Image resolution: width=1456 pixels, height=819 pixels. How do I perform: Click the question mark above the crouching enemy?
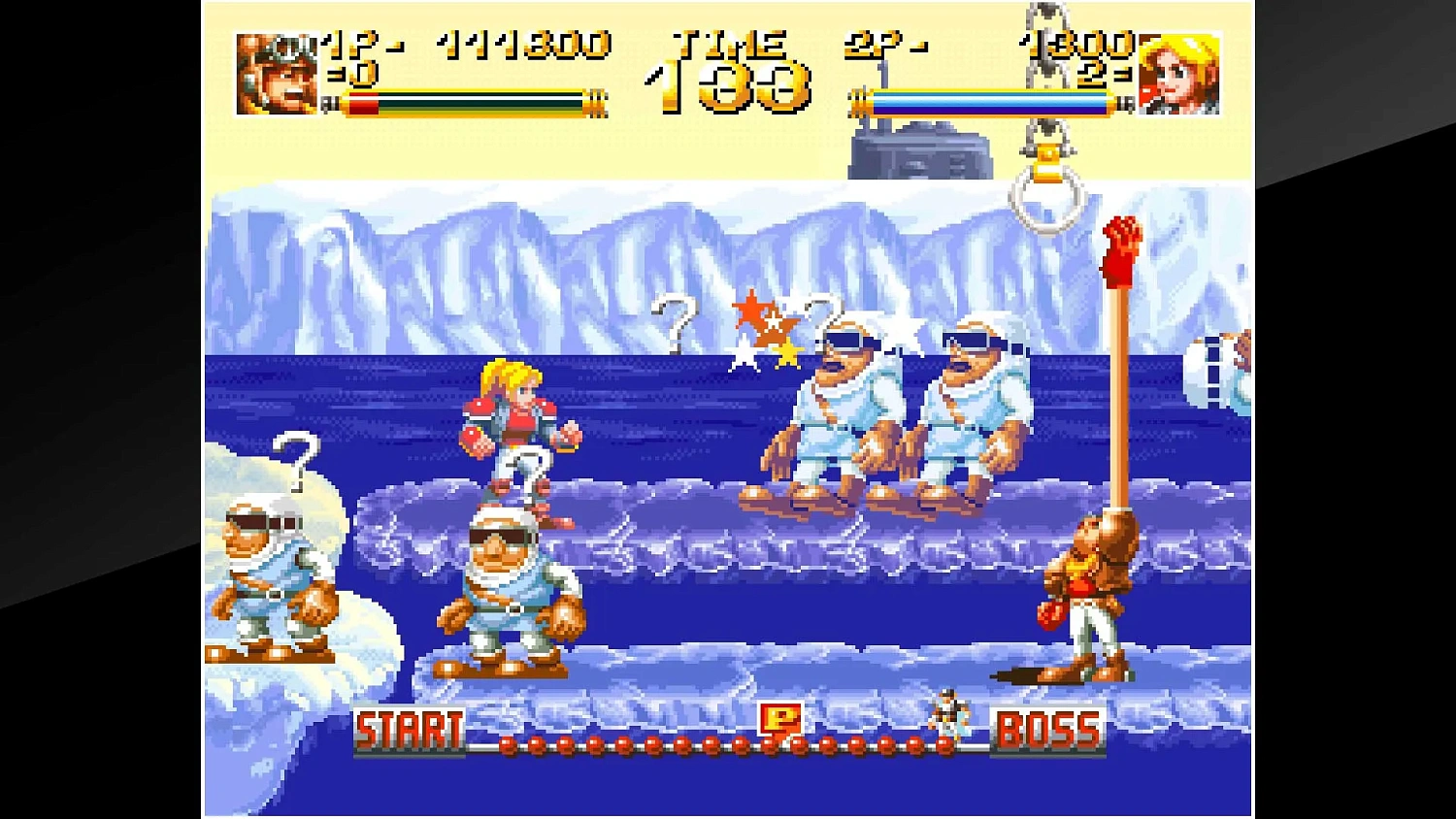(x=525, y=475)
